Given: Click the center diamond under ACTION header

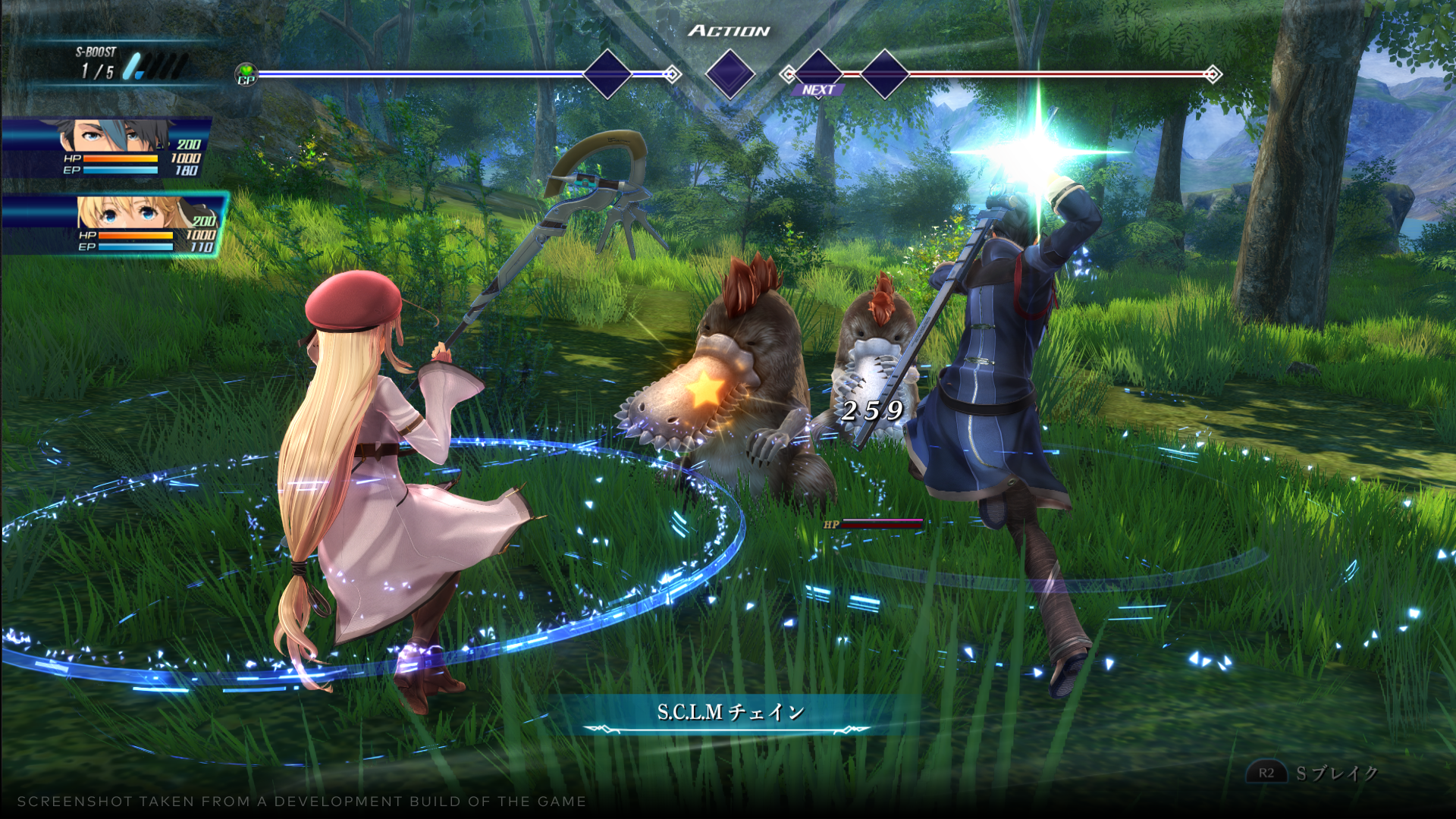Looking at the screenshot, I should click(729, 75).
